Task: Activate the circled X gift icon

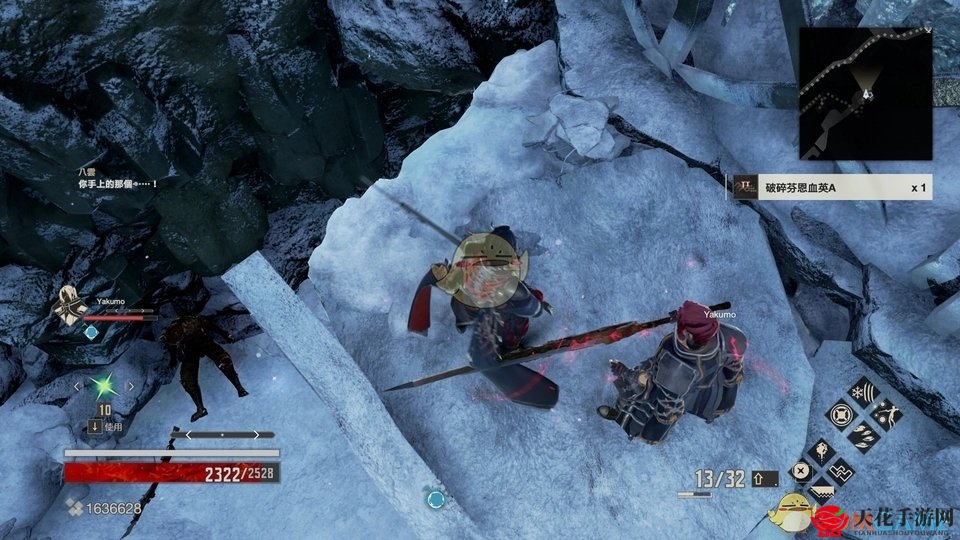Action: point(800,471)
